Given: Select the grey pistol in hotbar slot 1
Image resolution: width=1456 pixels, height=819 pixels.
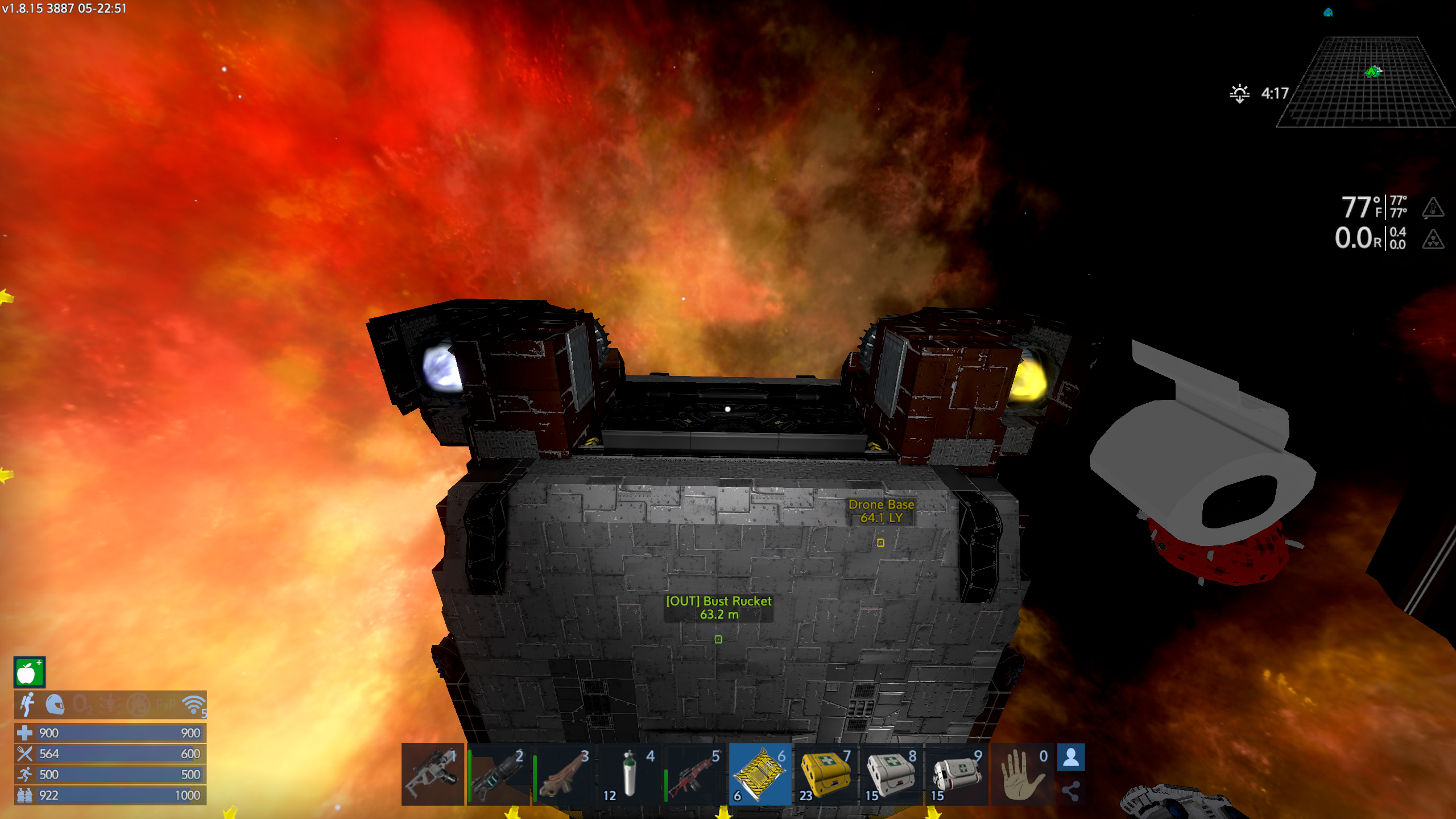Looking at the screenshot, I should [432, 774].
